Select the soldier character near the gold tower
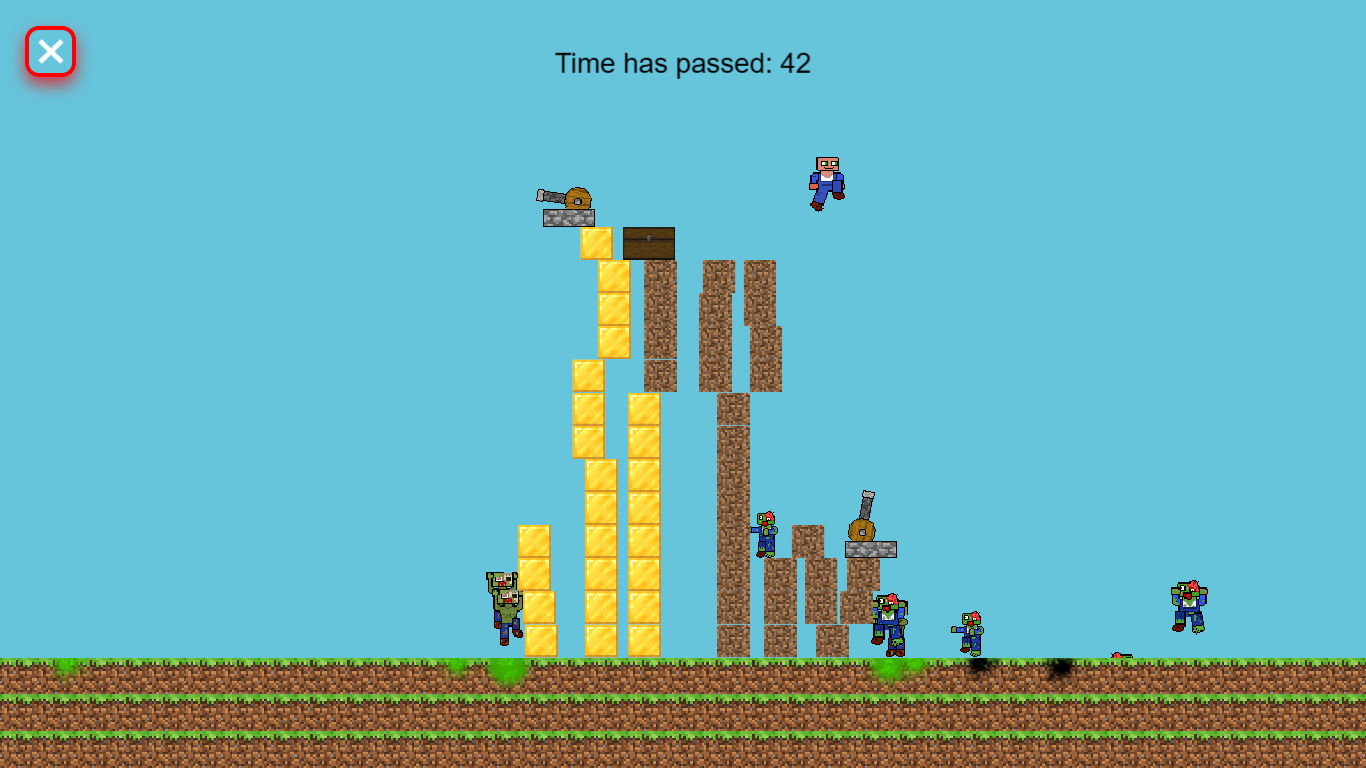Image resolution: width=1366 pixels, height=768 pixels. point(505,605)
